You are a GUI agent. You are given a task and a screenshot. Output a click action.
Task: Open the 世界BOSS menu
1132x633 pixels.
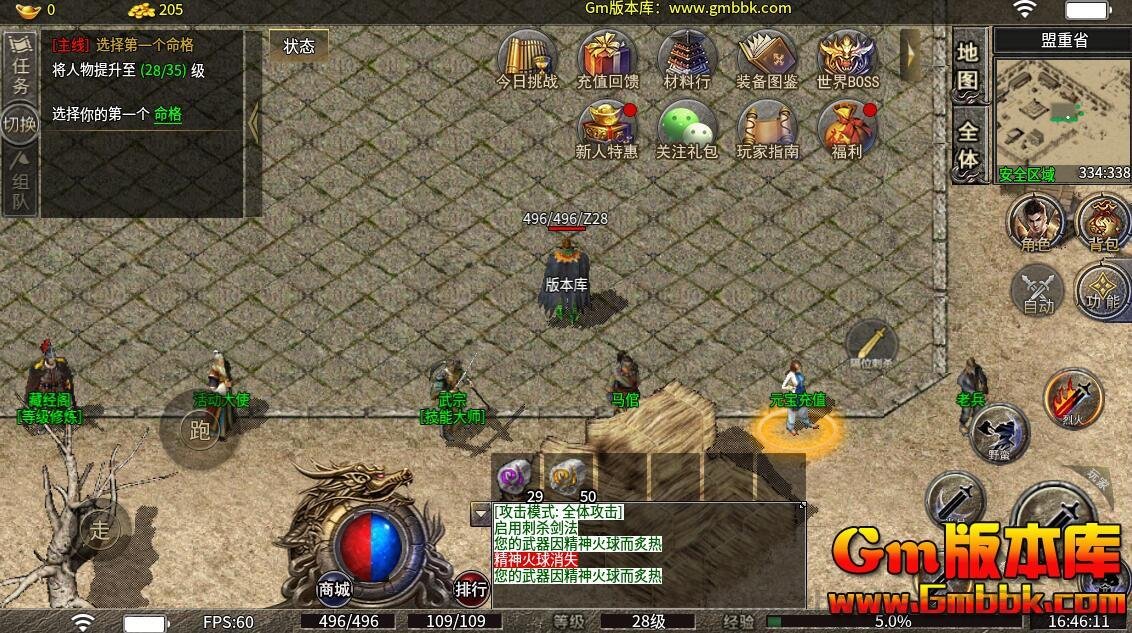(x=847, y=58)
